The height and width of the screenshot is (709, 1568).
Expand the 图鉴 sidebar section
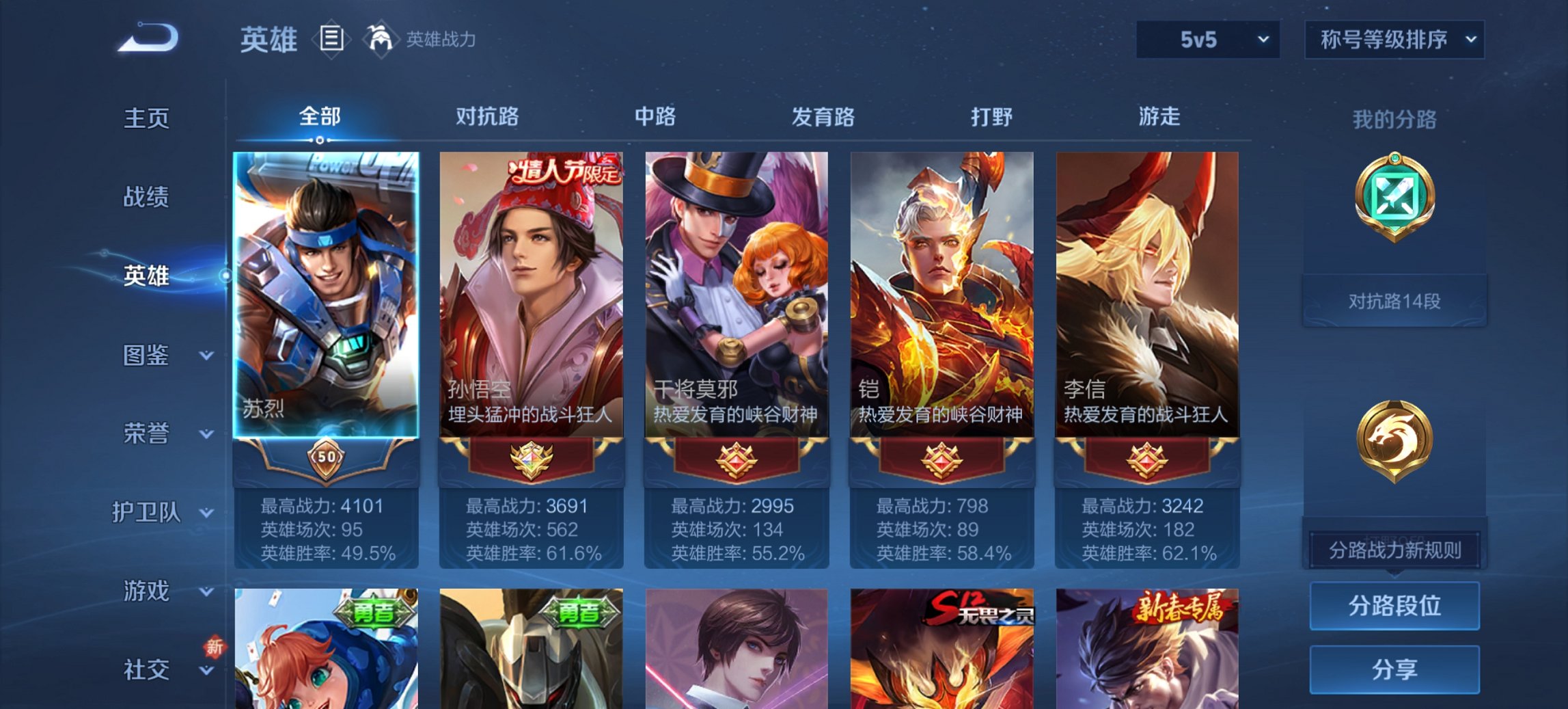coord(148,356)
